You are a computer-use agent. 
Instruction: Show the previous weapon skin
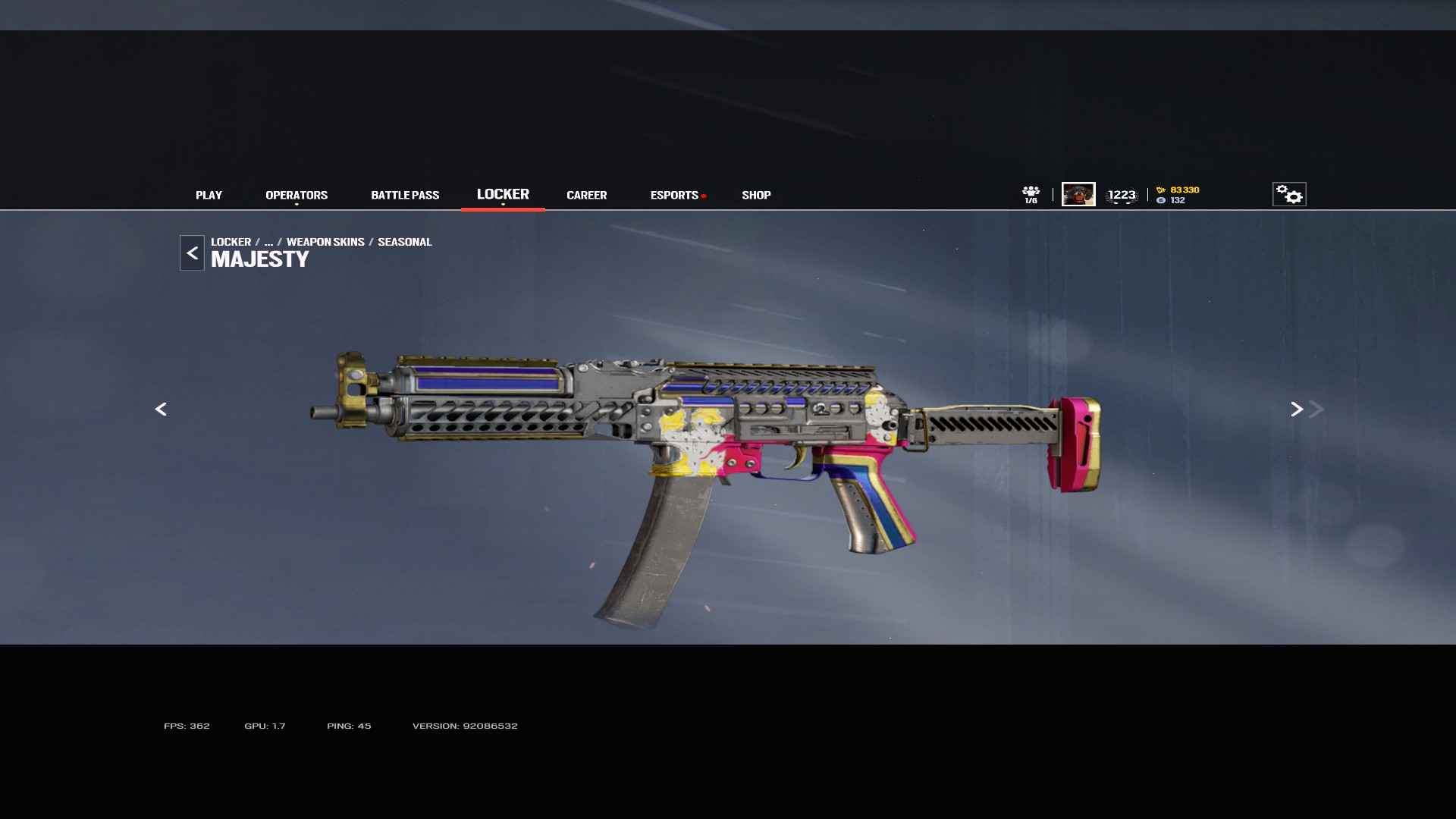pyautogui.click(x=161, y=409)
